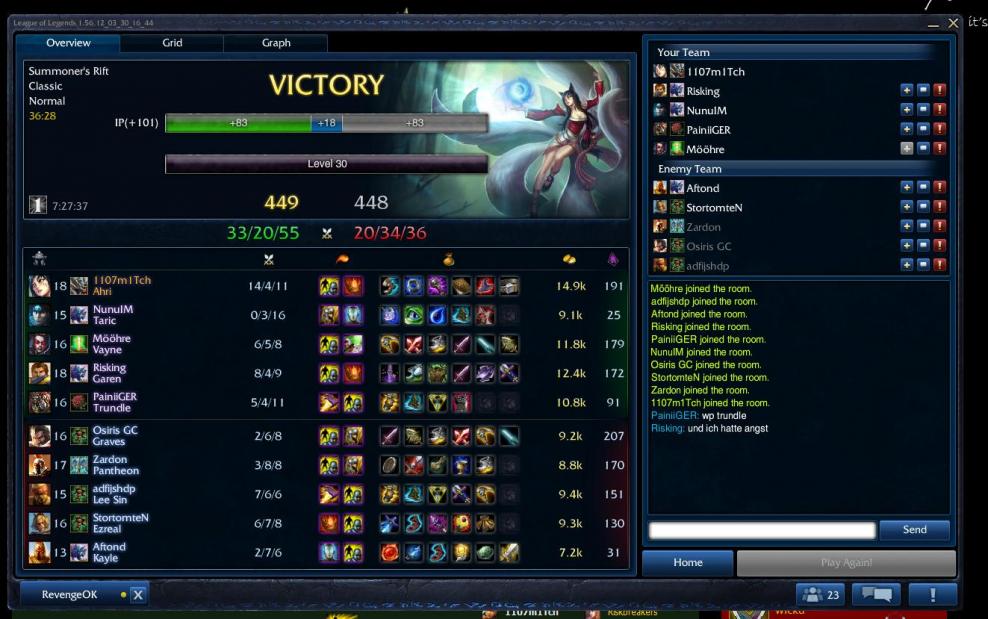Select StortomteN in the enemy team list
This screenshot has width=988, height=619.
(x=714, y=207)
